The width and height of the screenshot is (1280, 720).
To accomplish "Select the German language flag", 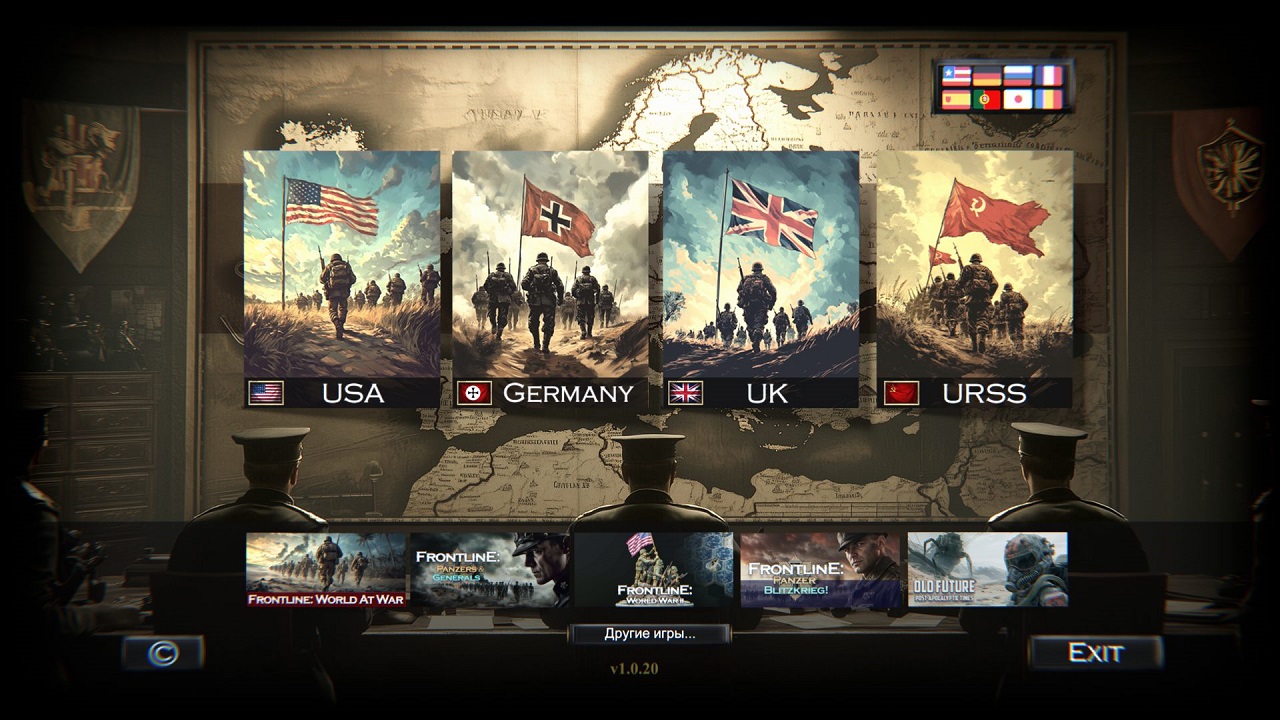I will point(987,75).
